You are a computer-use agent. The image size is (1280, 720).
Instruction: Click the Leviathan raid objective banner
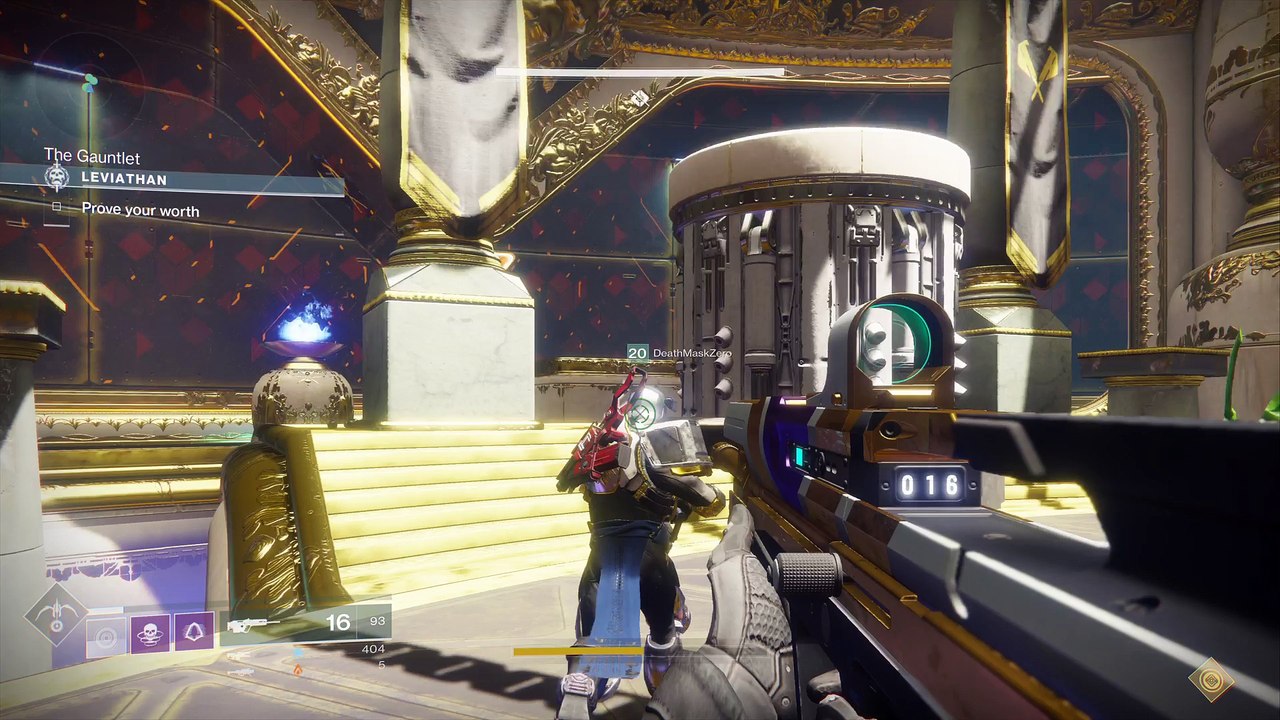200,180
